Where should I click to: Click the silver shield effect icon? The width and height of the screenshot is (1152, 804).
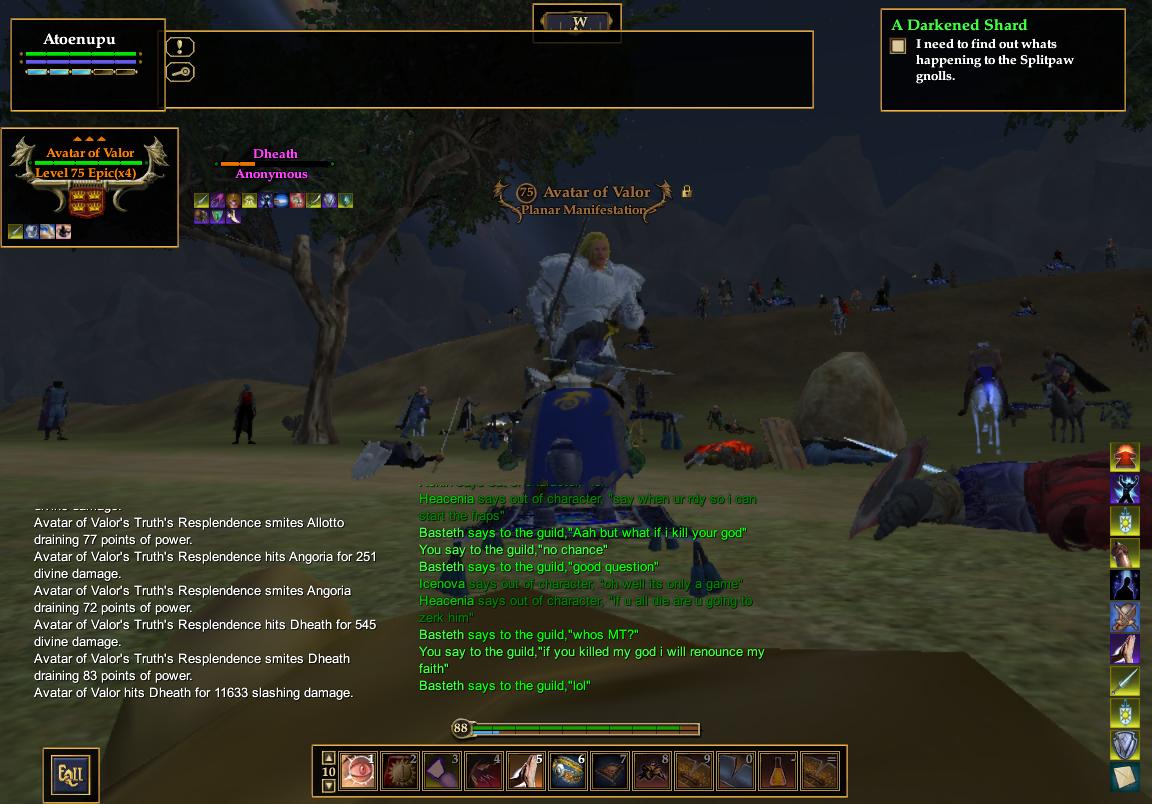(x=1125, y=744)
